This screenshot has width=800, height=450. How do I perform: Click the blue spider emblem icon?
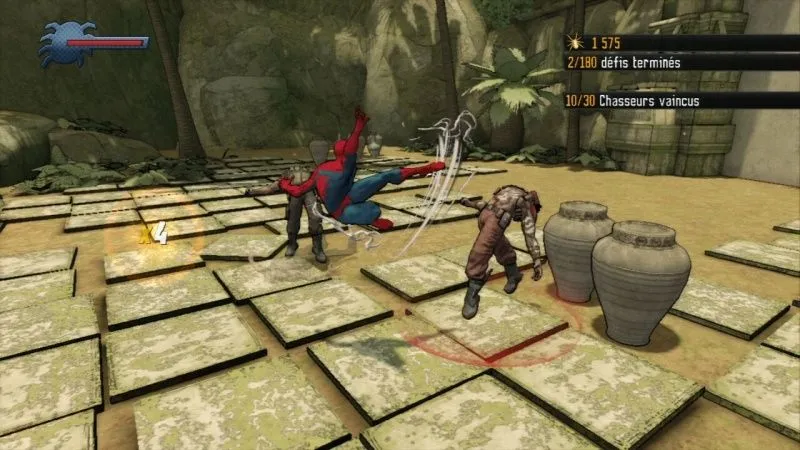(63, 44)
